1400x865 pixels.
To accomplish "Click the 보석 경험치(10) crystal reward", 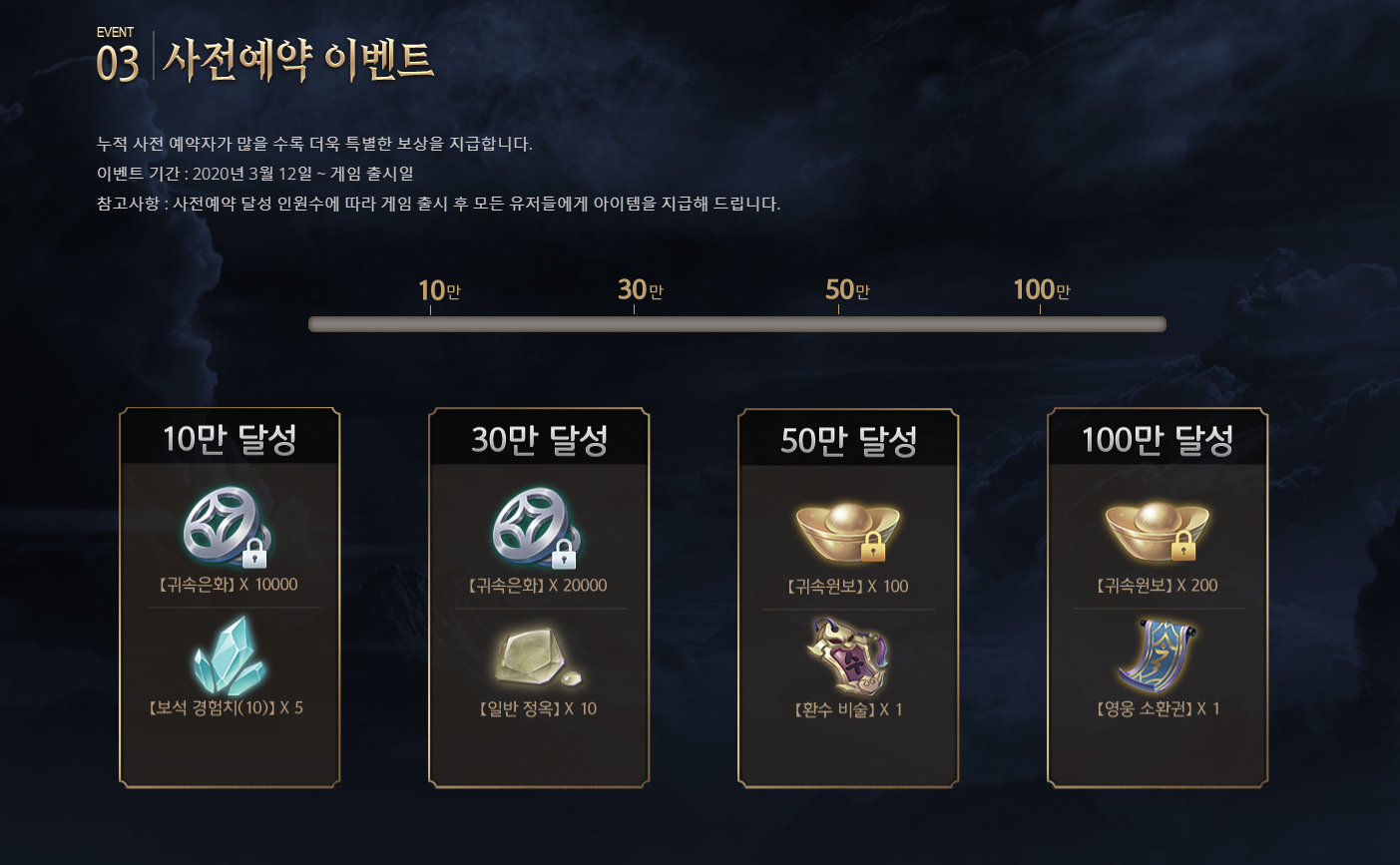I will pyautogui.click(x=230, y=654).
